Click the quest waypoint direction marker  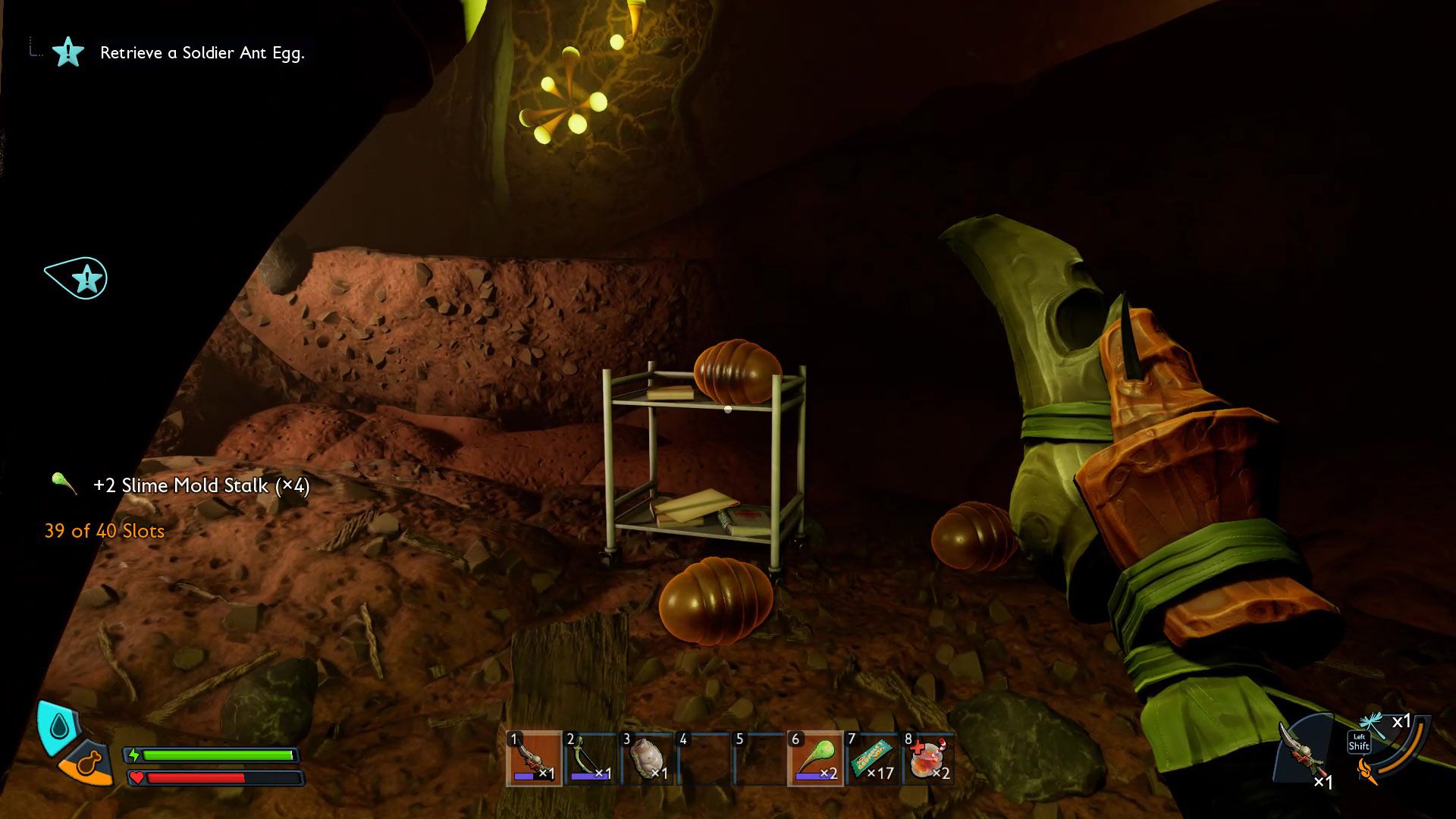[x=79, y=278]
